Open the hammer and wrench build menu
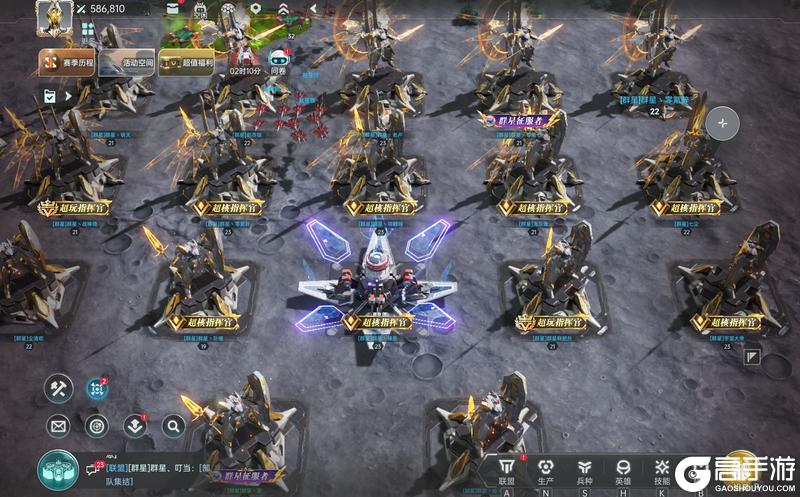 pyautogui.click(x=58, y=387)
